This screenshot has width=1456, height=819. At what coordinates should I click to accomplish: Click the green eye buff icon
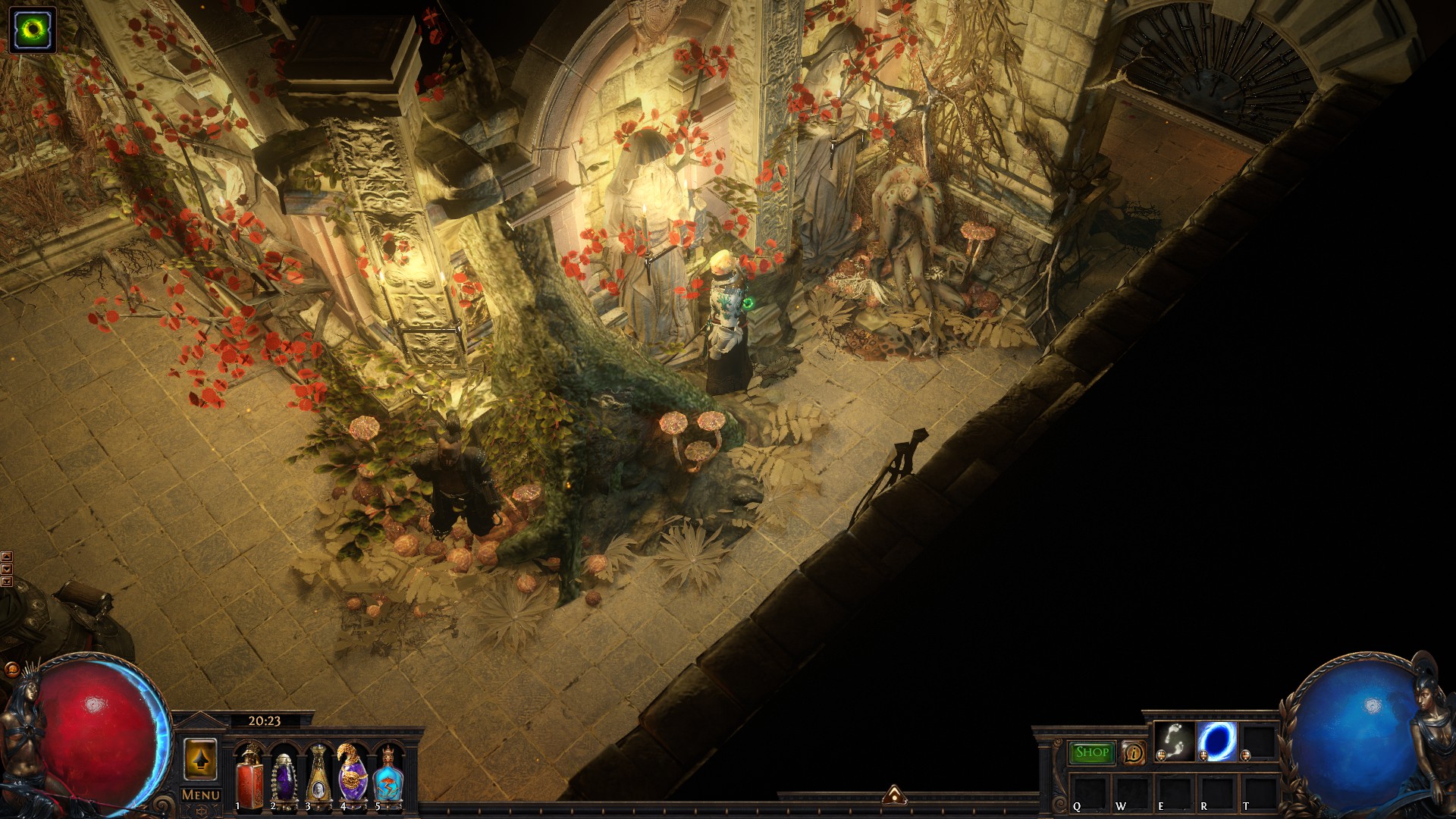pos(33,30)
